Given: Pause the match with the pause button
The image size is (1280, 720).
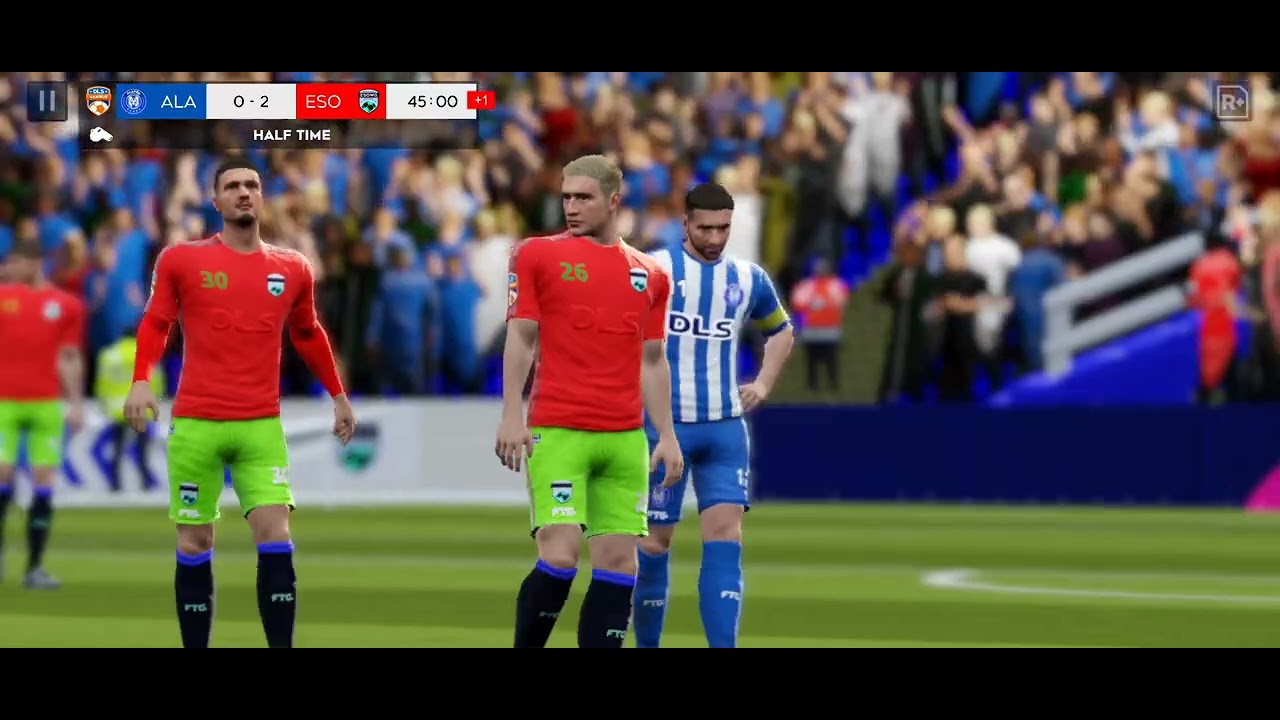Looking at the screenshot, I should click(46, 101).
